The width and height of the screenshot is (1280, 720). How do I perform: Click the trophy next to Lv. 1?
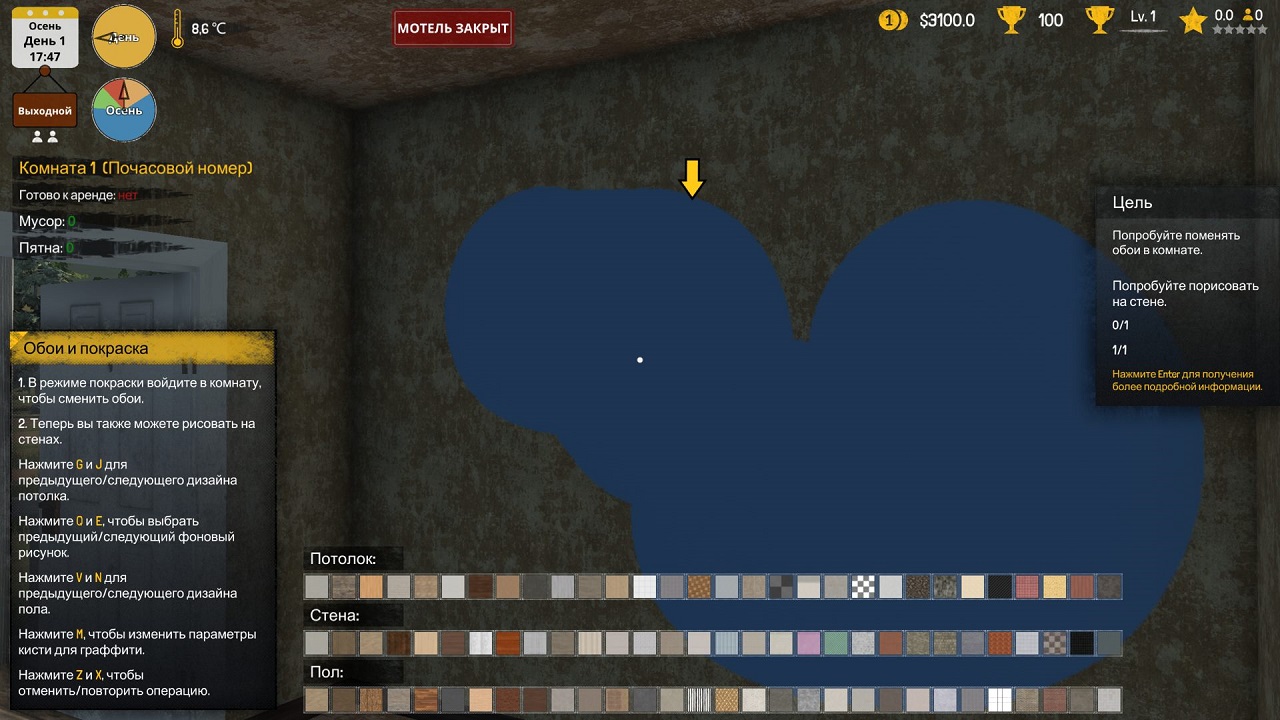coord(1099,18)
